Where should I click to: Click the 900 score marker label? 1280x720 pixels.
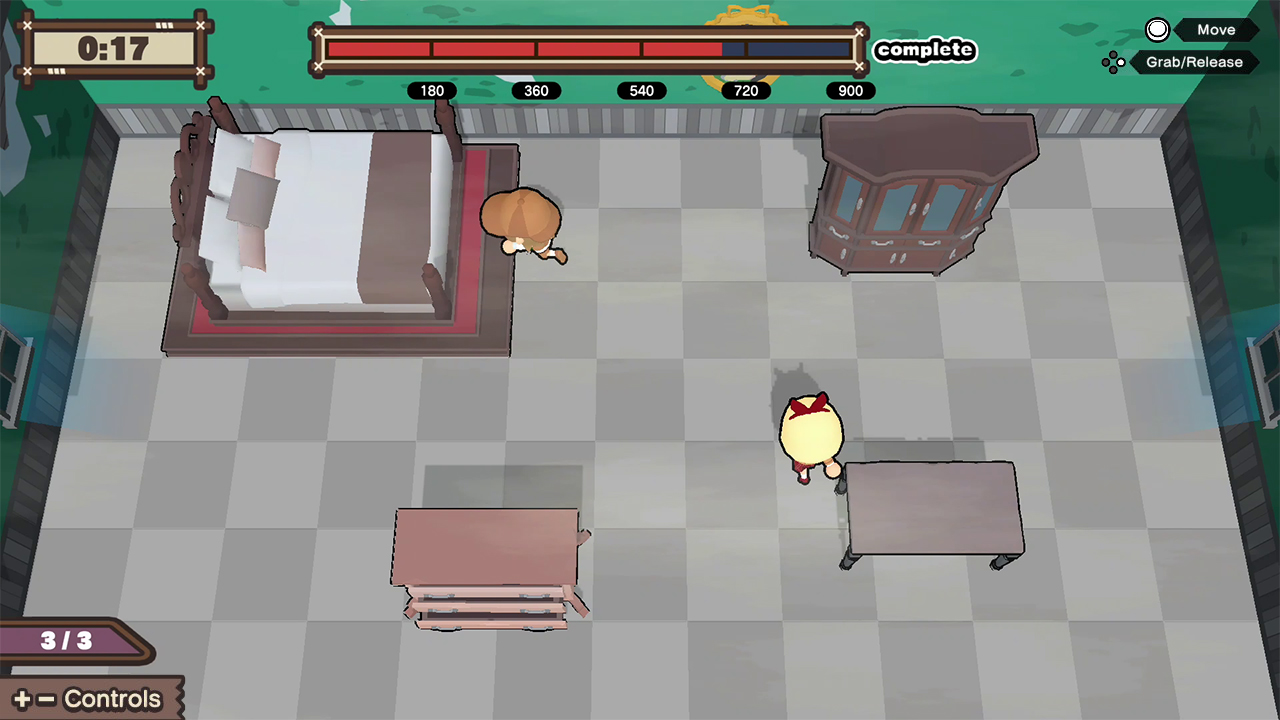click(850, 91)
